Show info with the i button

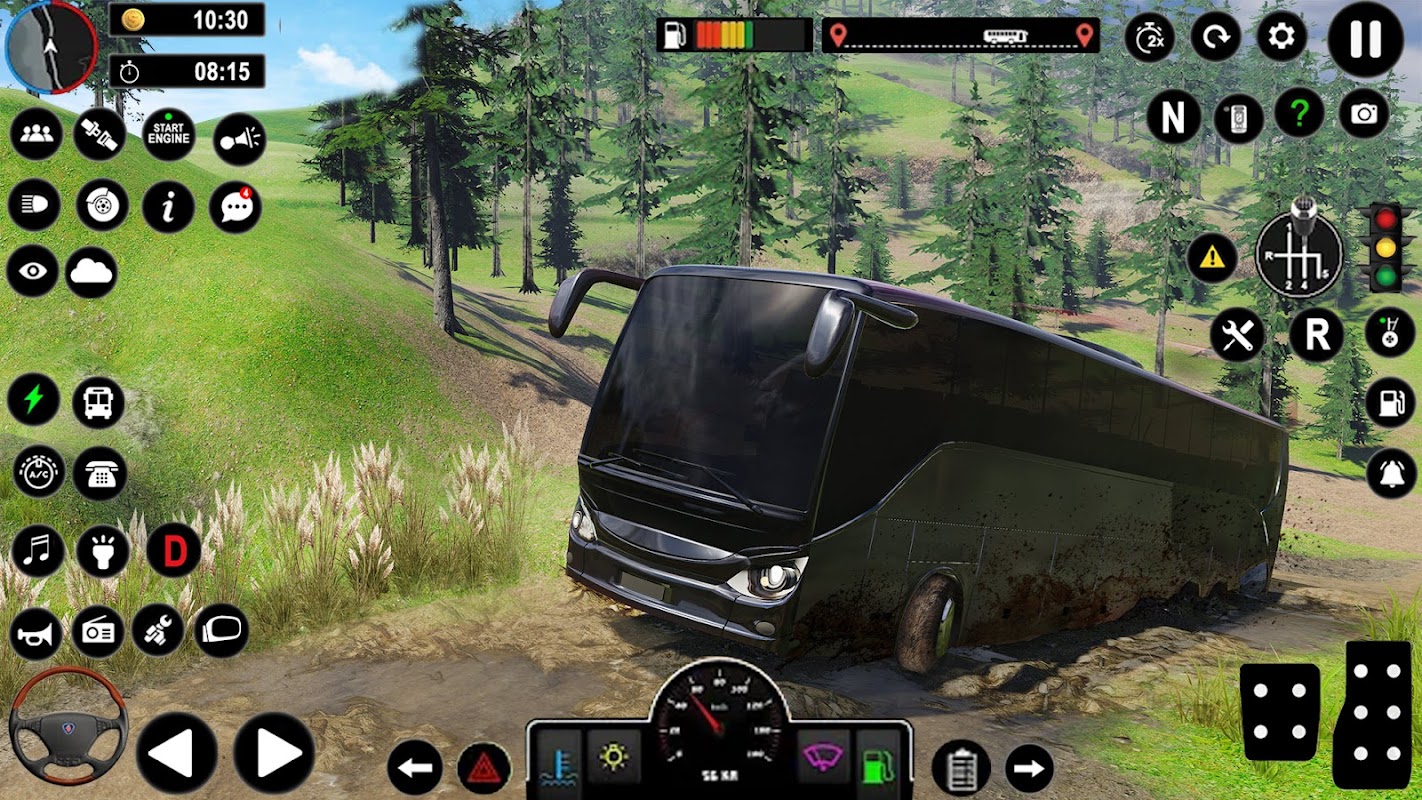pos(168,206)
